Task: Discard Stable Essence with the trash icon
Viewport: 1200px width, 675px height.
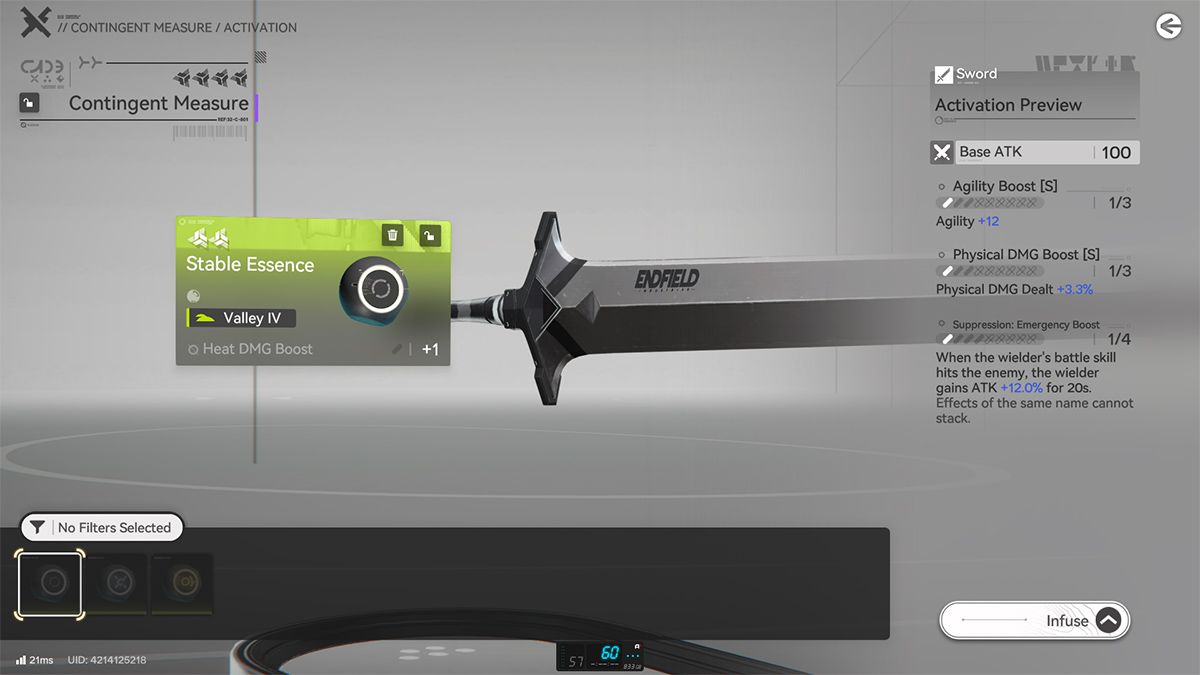Action: pyautogui.click(x=393, y=235)
